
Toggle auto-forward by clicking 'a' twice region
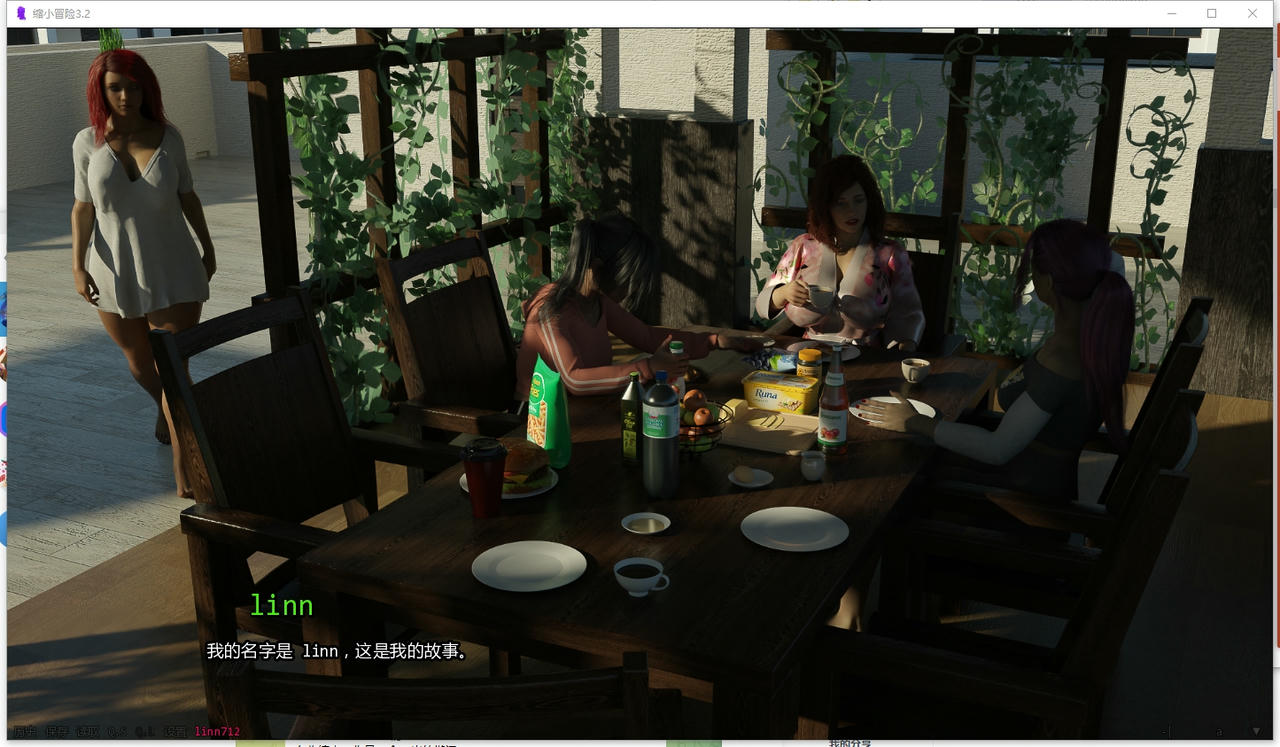tap(1219, 731)
